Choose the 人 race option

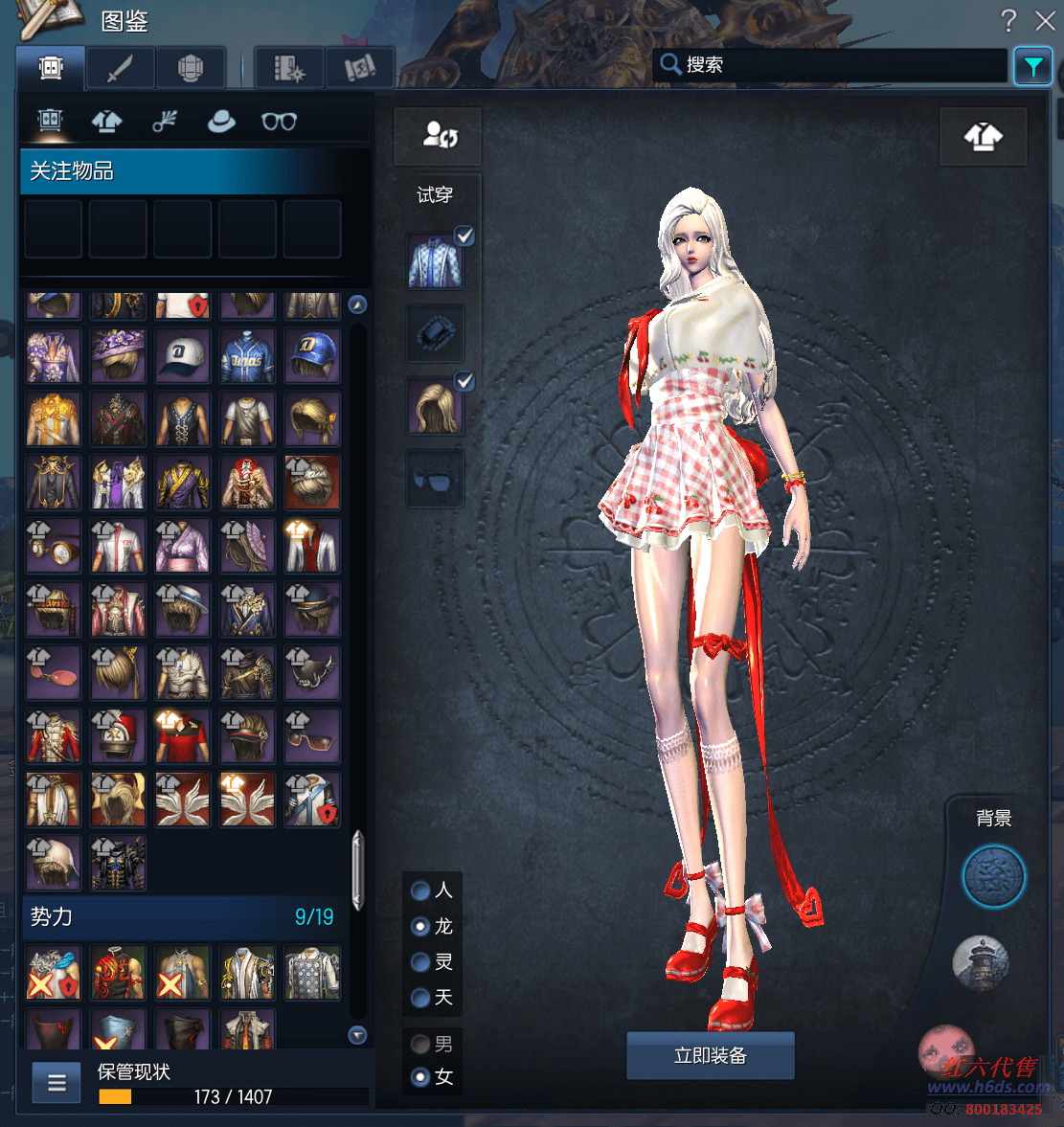click(419, 890)
